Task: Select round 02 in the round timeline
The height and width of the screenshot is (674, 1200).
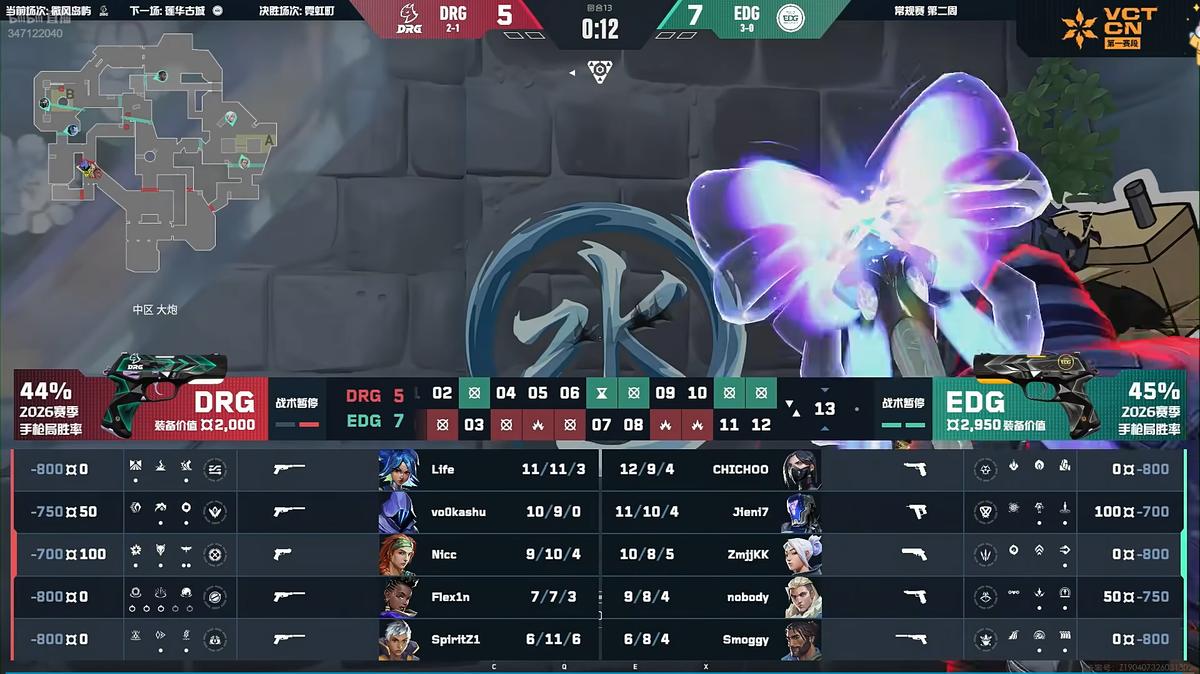Action: pos(443,393)
